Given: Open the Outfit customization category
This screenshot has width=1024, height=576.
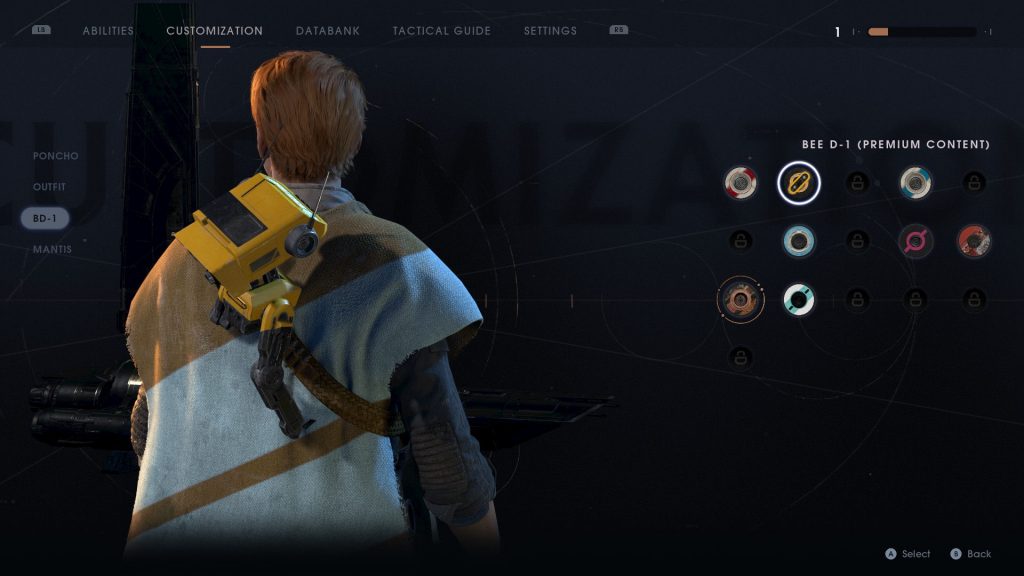Looking at the screenshot, I should (49, 187).
